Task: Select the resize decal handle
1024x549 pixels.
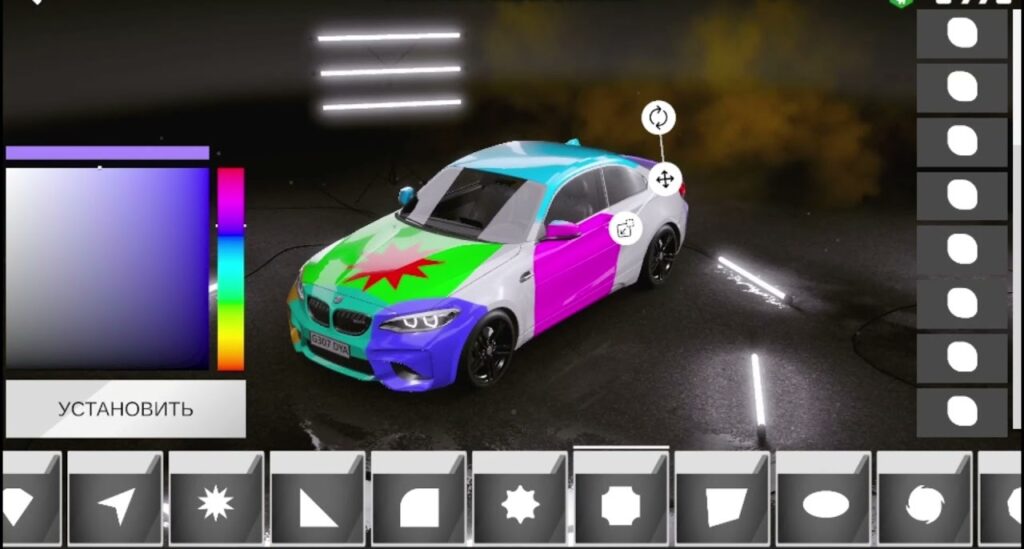Action: click(x=626, y=228)
